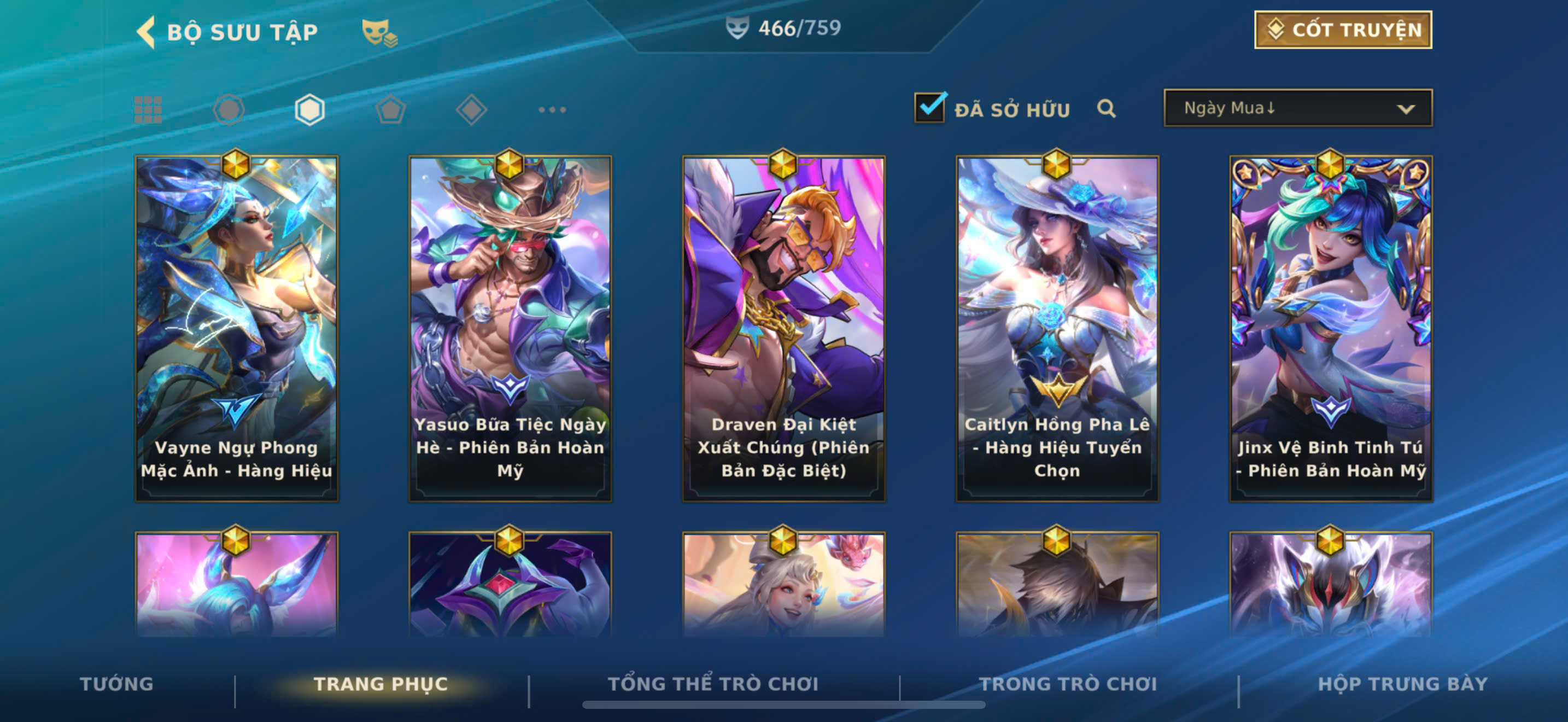The height and width of the screenshot is (722, 1568).
Task: Open the Trong Trò Chơi tab
Action: tap(1068, 684)
